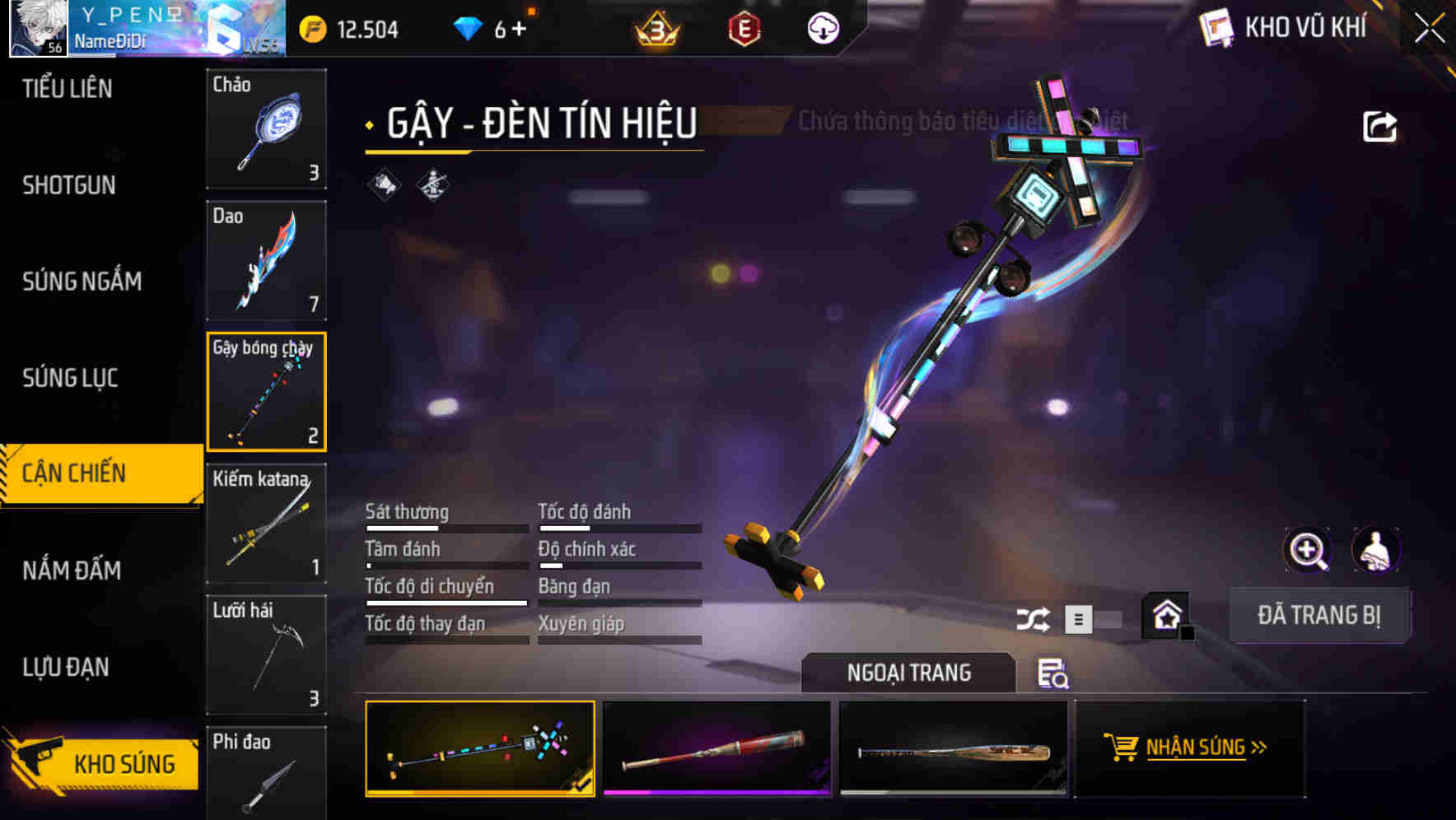Select the NẮM ĐẤM category

[x=72, y=570]
